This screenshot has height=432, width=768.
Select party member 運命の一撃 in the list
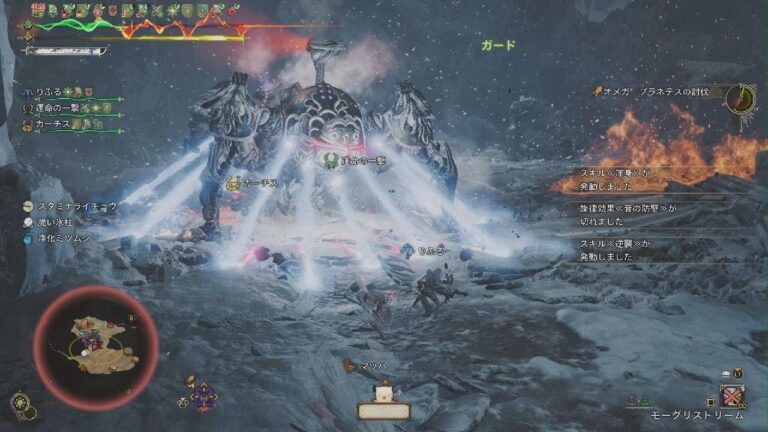tap(55, 108)
